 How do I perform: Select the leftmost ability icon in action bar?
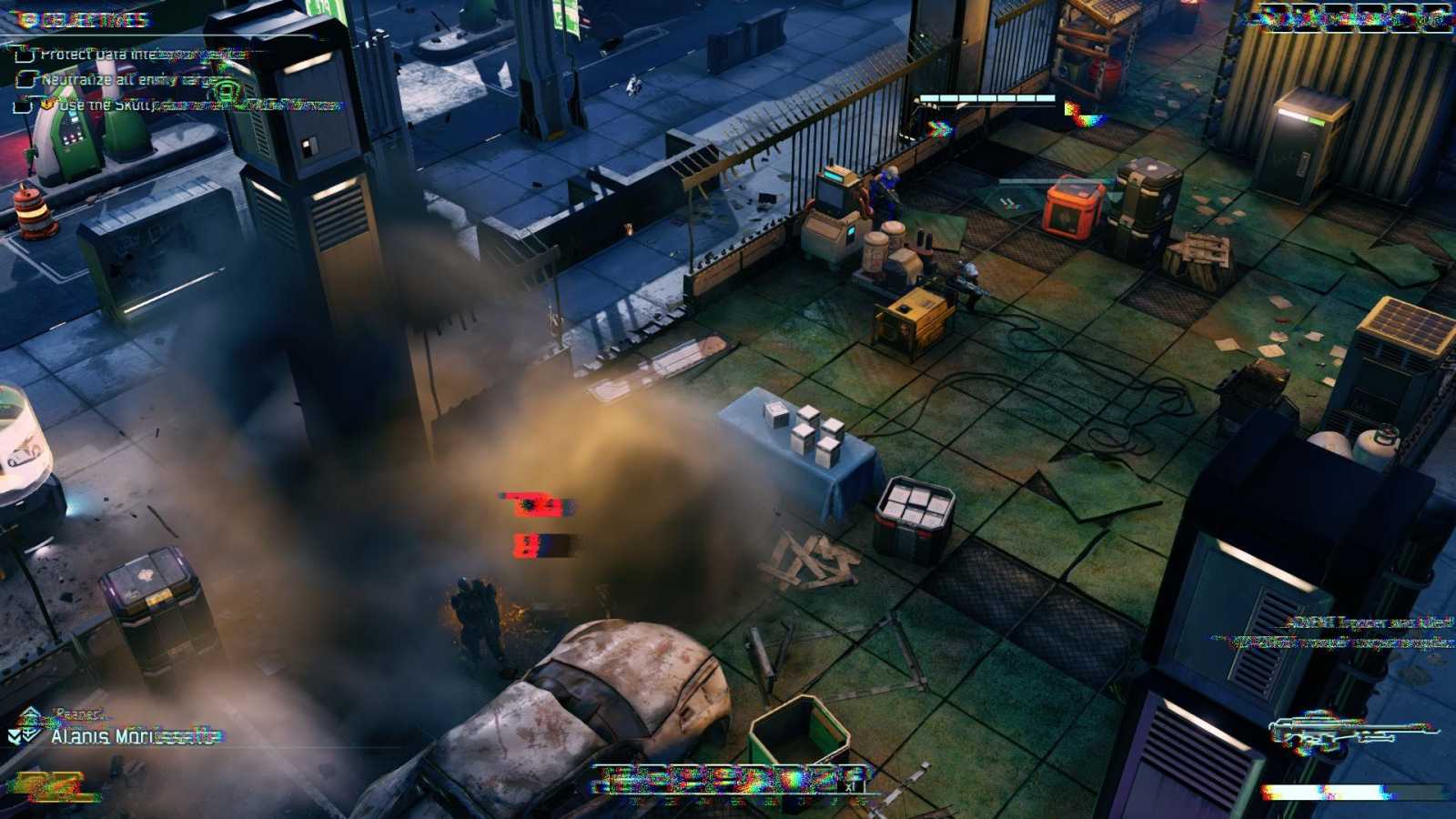tap(612, 778)
